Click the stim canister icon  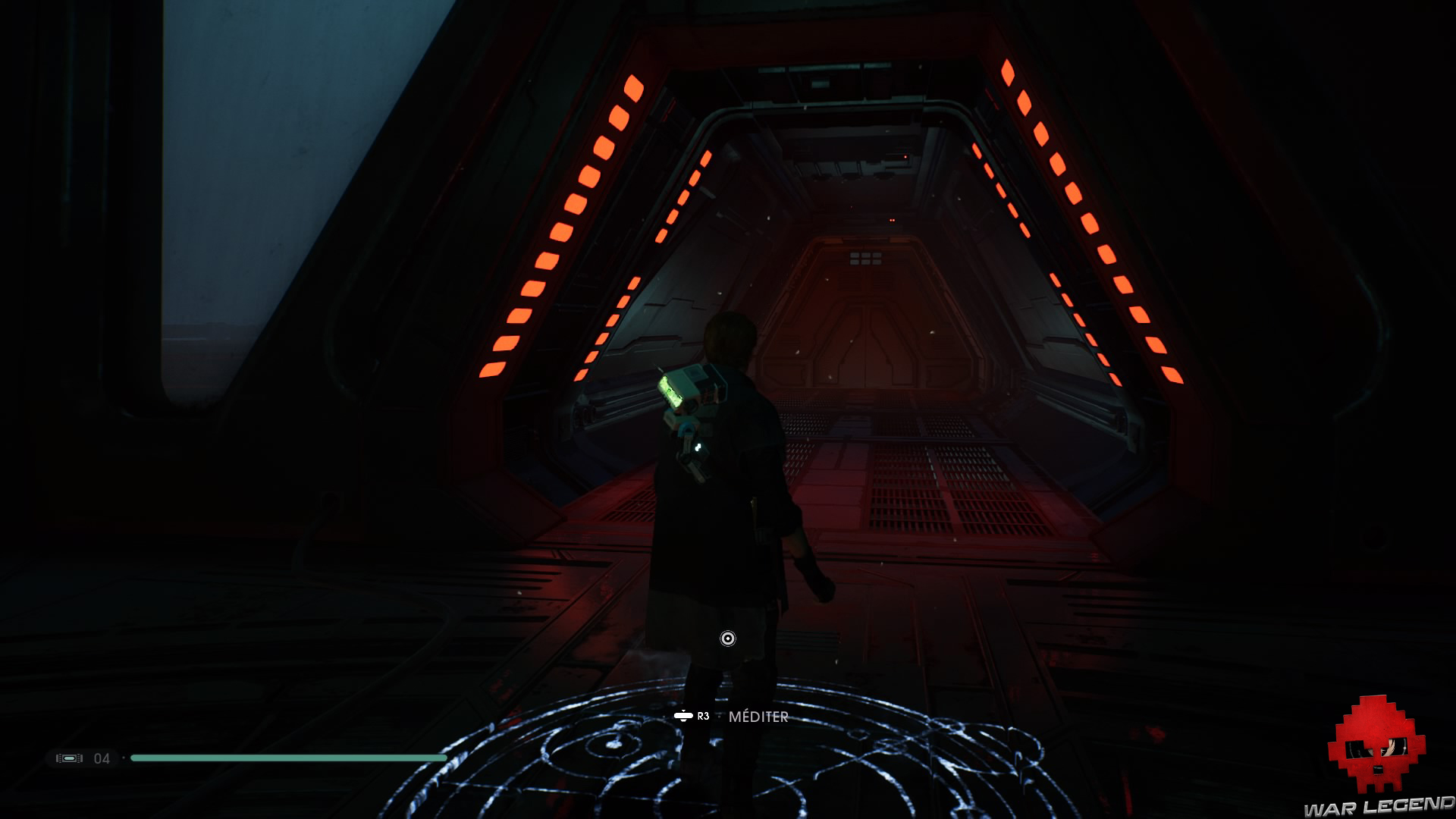70,758
